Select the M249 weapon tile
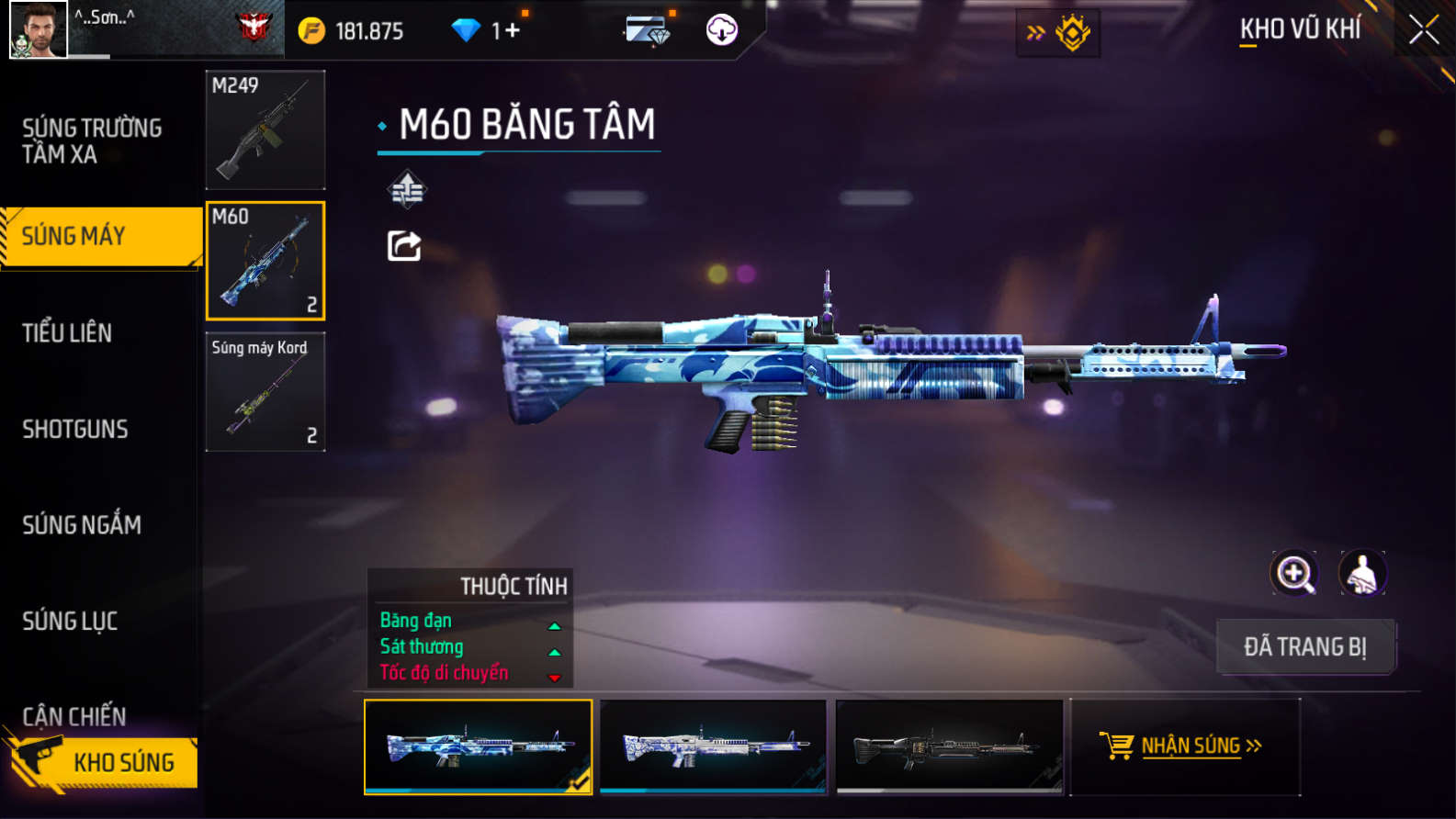The width and height of the screenshot is (1456, 819). coord(265,129)
